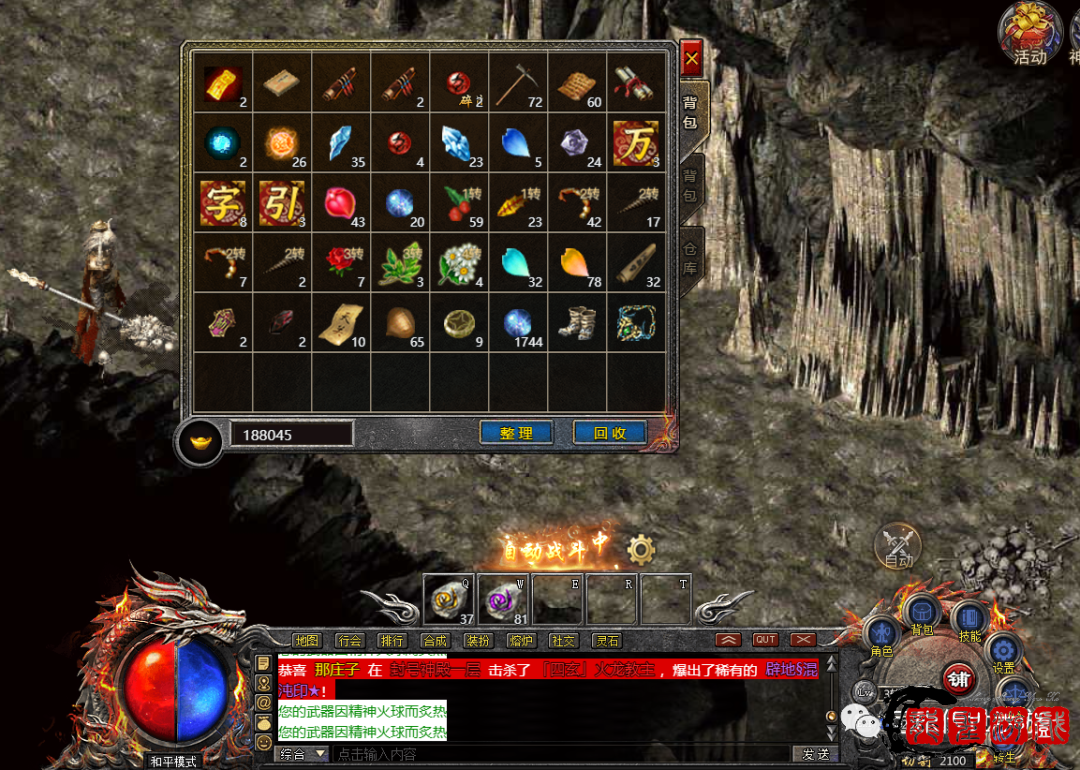
Task: Open the 活动 events icon
Action: click(x=1029, y=32)
